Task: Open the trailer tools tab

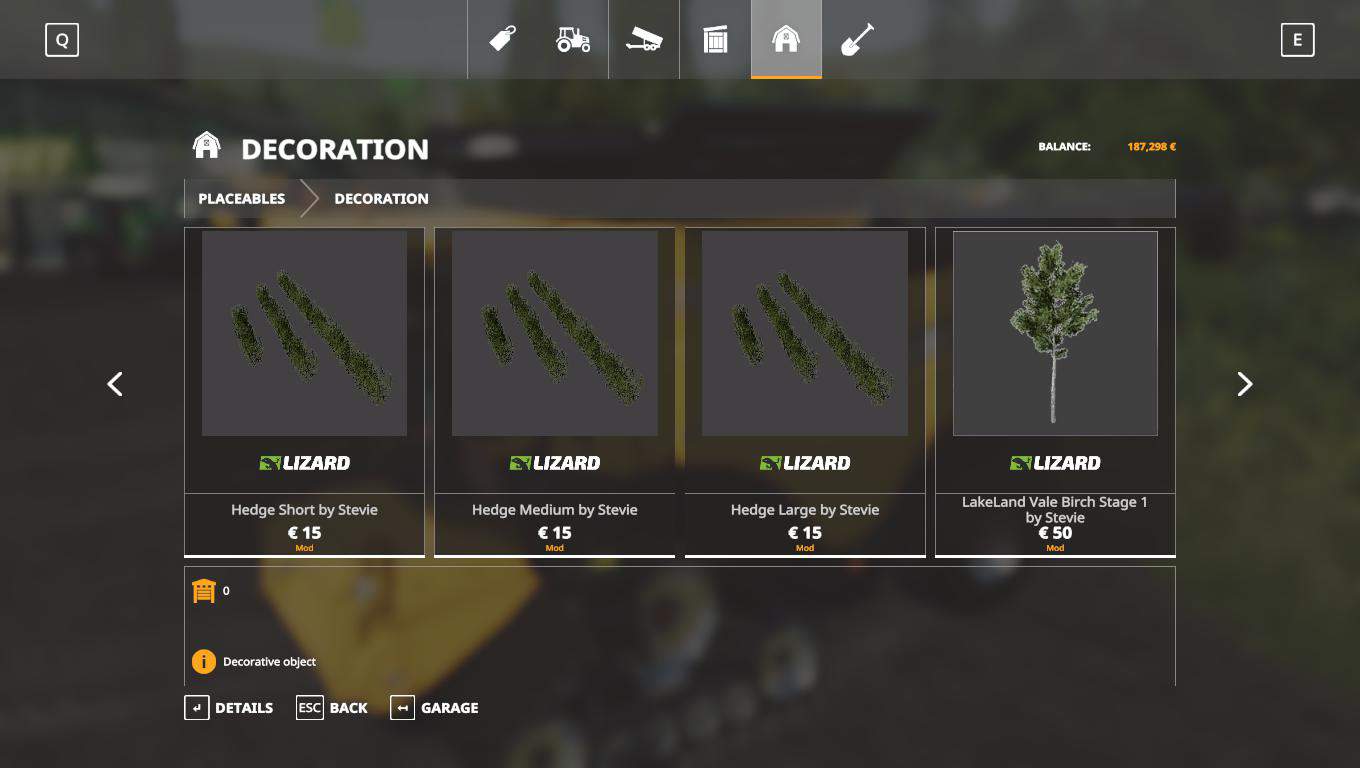Action: [644, 40]
